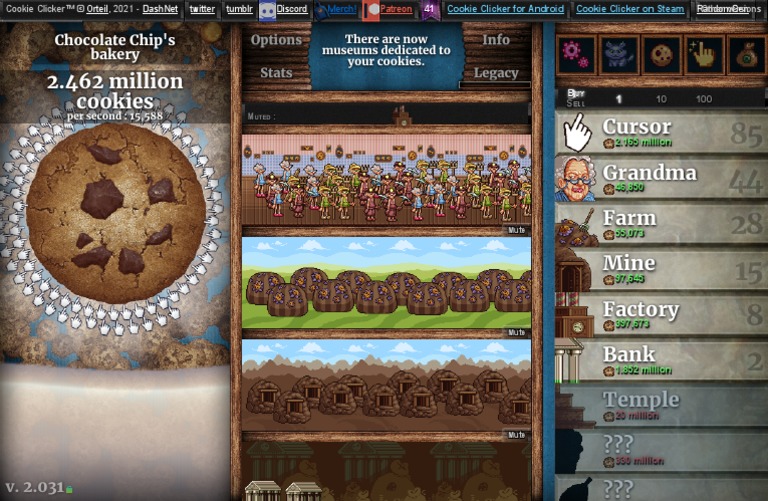768x501 pixels.
Task: Select the Temple building in the store
Action: pos(660,405)
